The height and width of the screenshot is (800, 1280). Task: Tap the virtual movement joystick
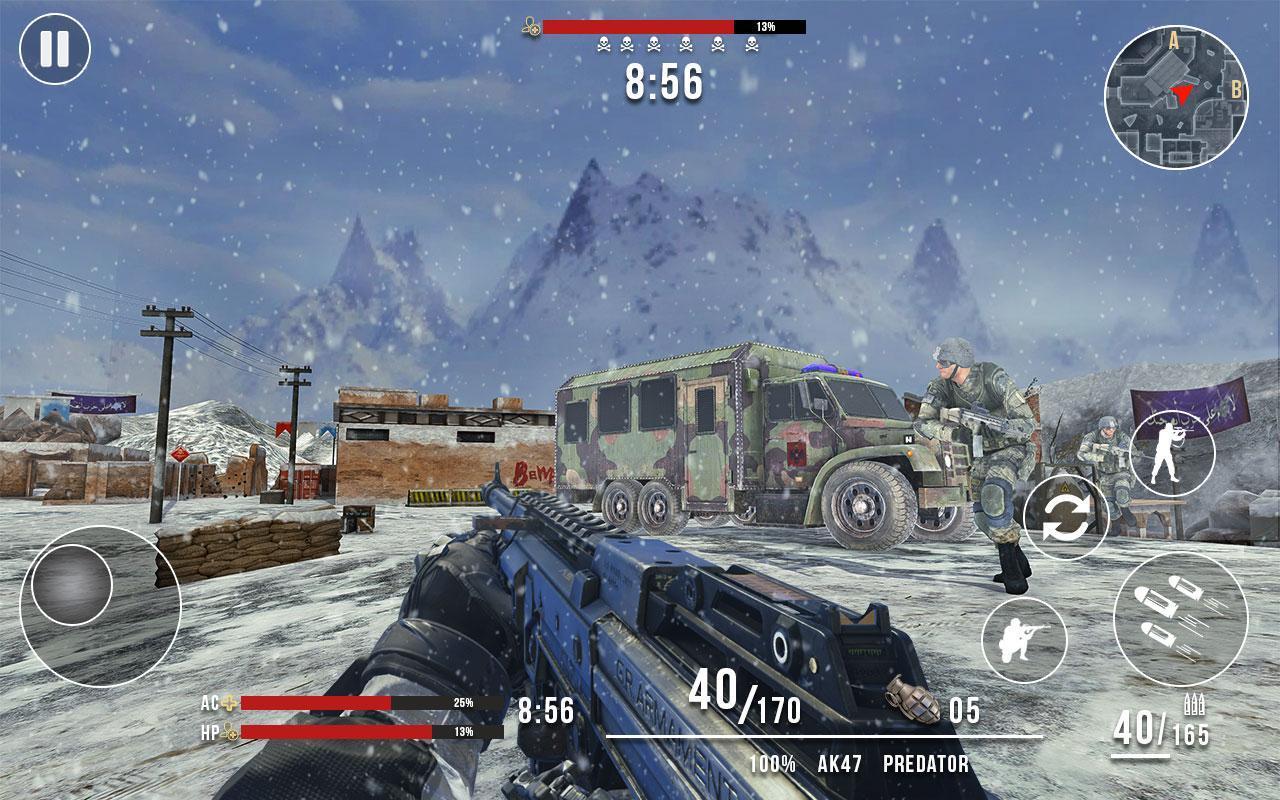pos(72,585)
